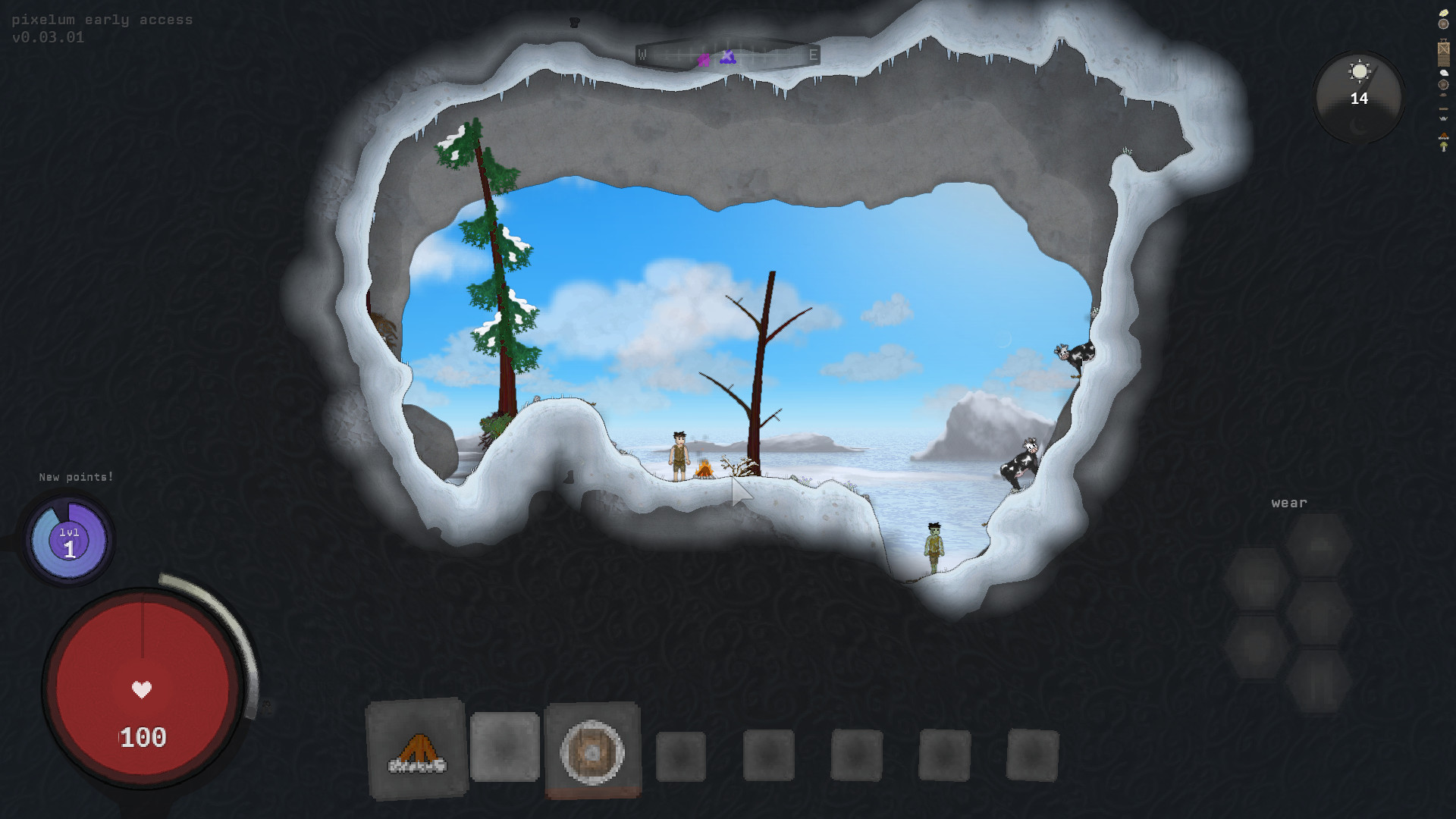Select the mushroom icon near the bottom right
This screenshot has width=1456, height=819.
click(1442, 134)
